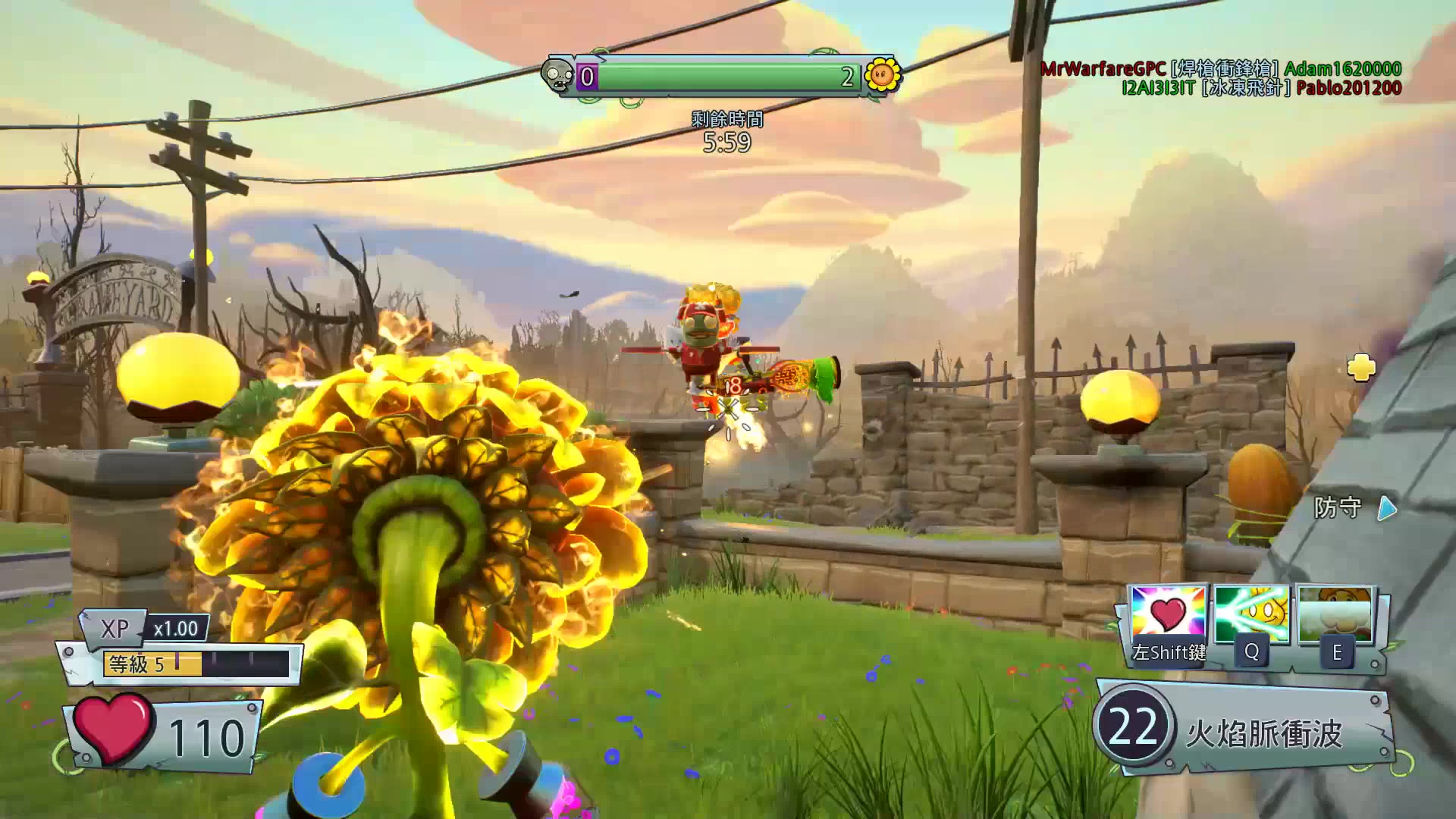
Task: Activate the rainbow heart Heal Beam ability
Action: click(1168, 616)
